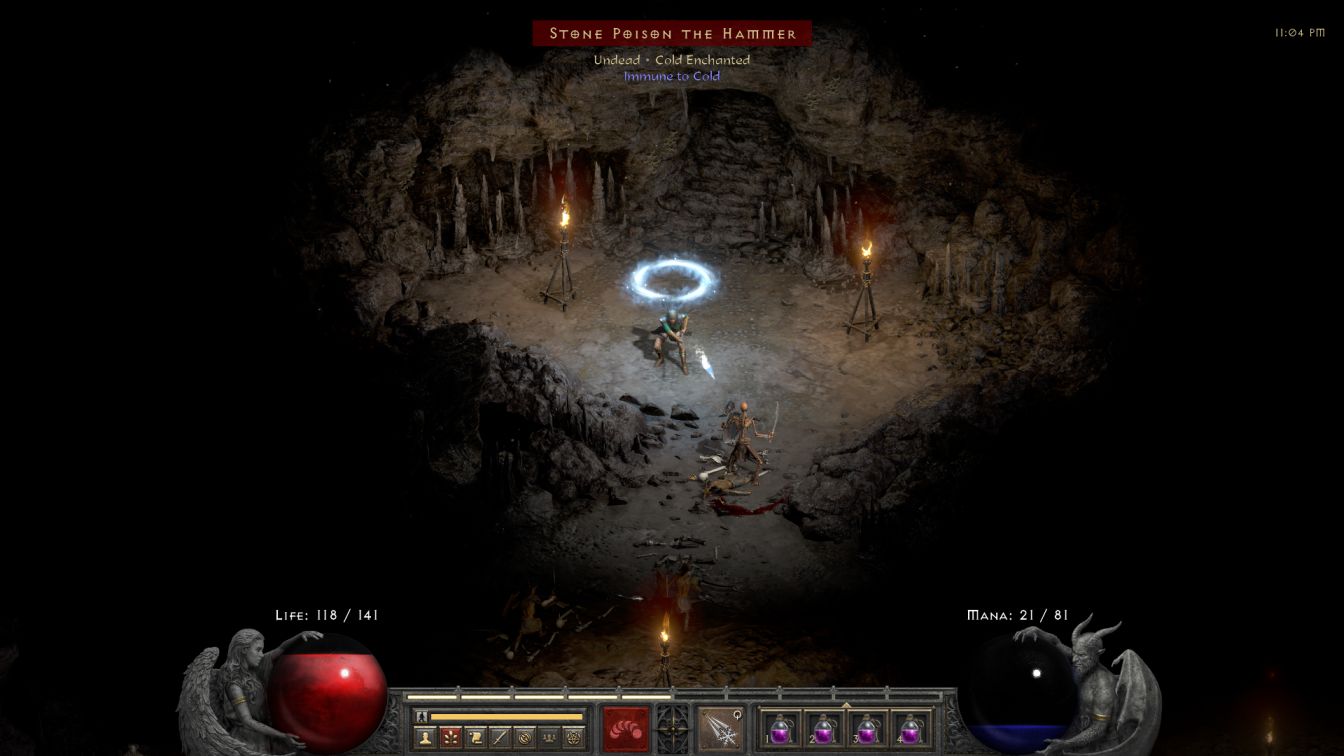Image resolution: width=1344 pixels, height=756 pixels.
Task: Select the ice arrow right-click skill
Action: 719,727
